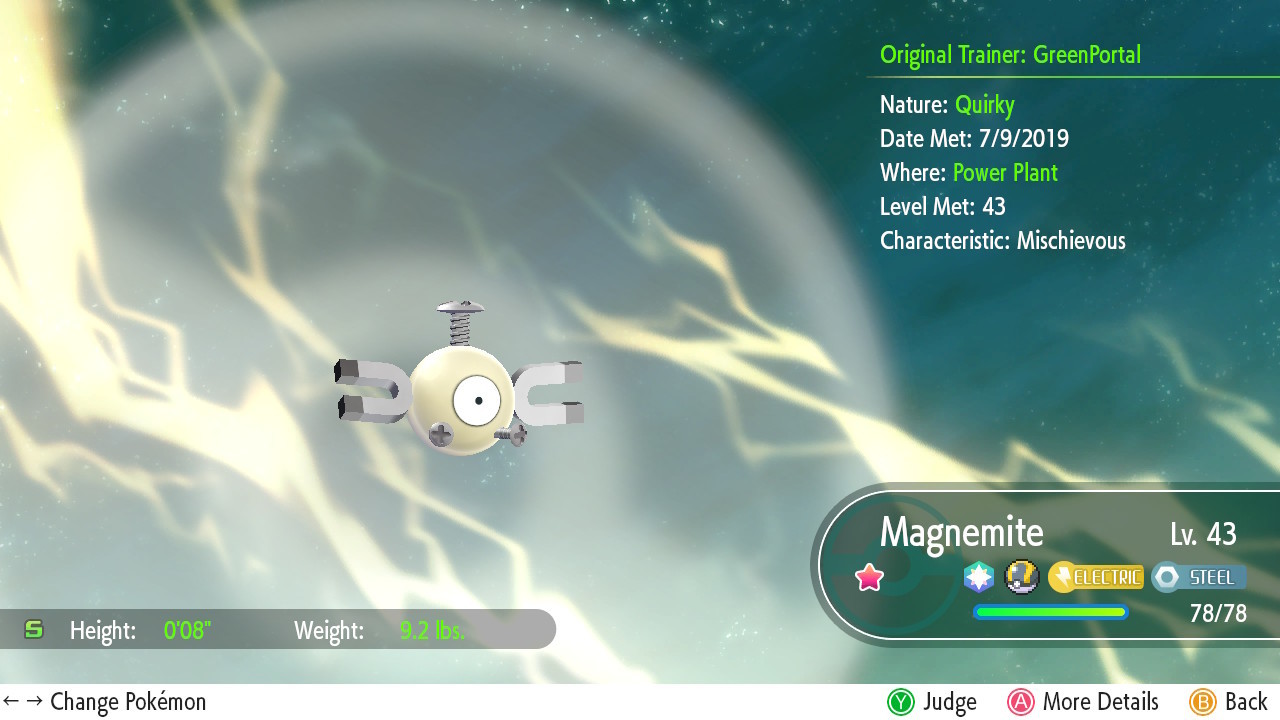Toggle the pink star favorite marker
The height and width of the screenshot is (720, 1280).
coord(870,577)
